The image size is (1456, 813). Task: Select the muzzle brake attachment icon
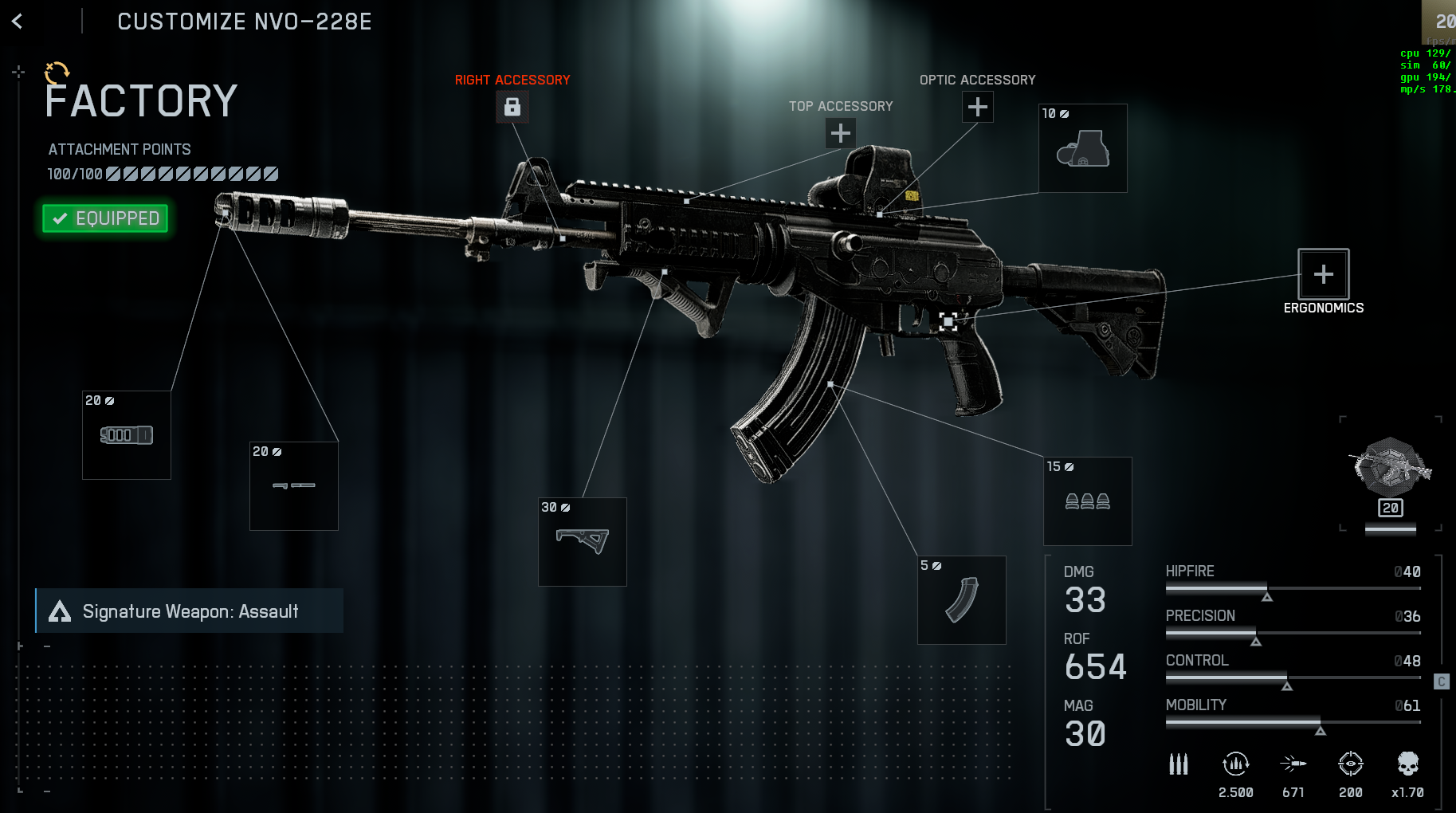(126, 435)
